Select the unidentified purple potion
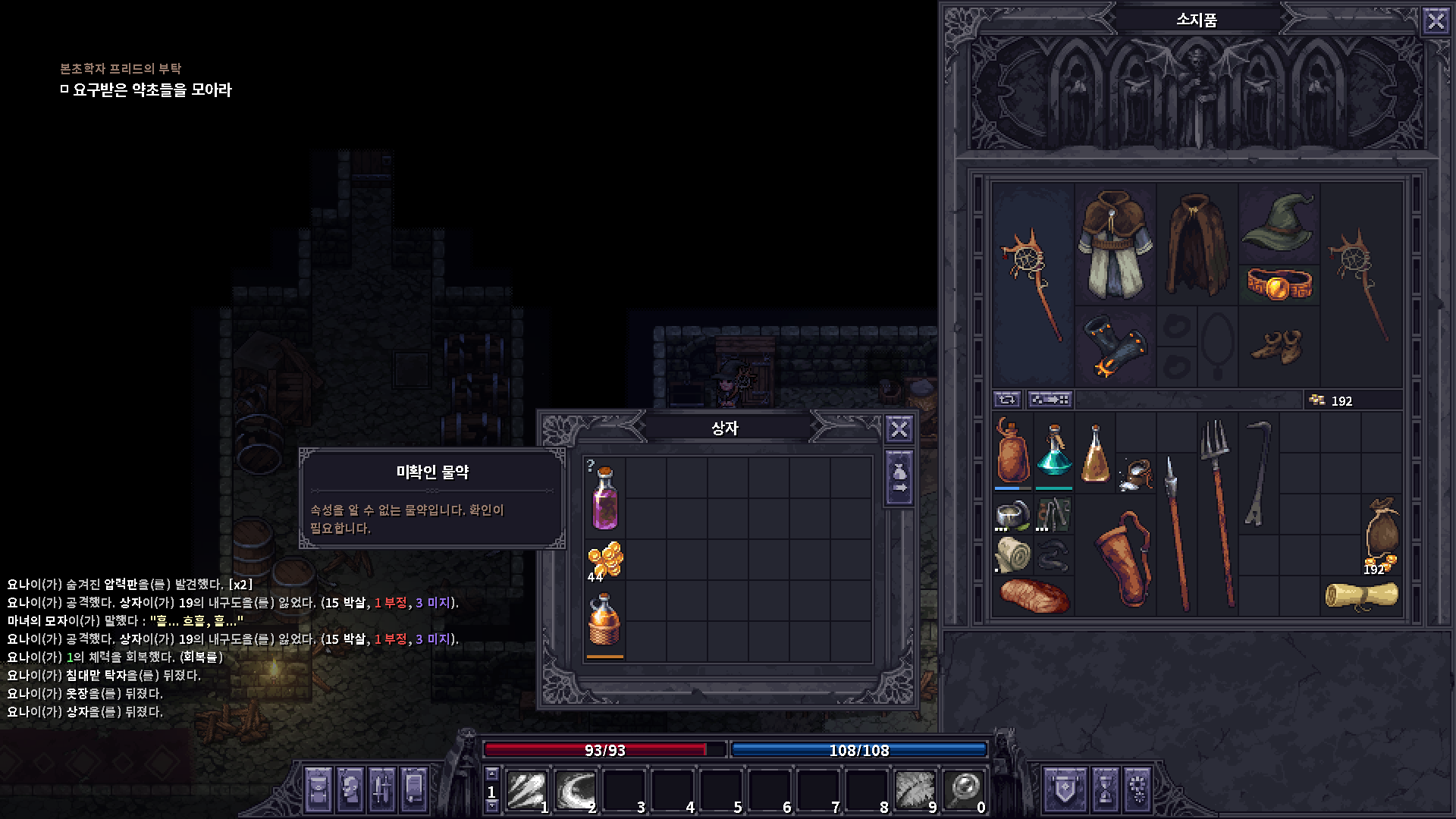1456x819 pixels. (604, 497)
